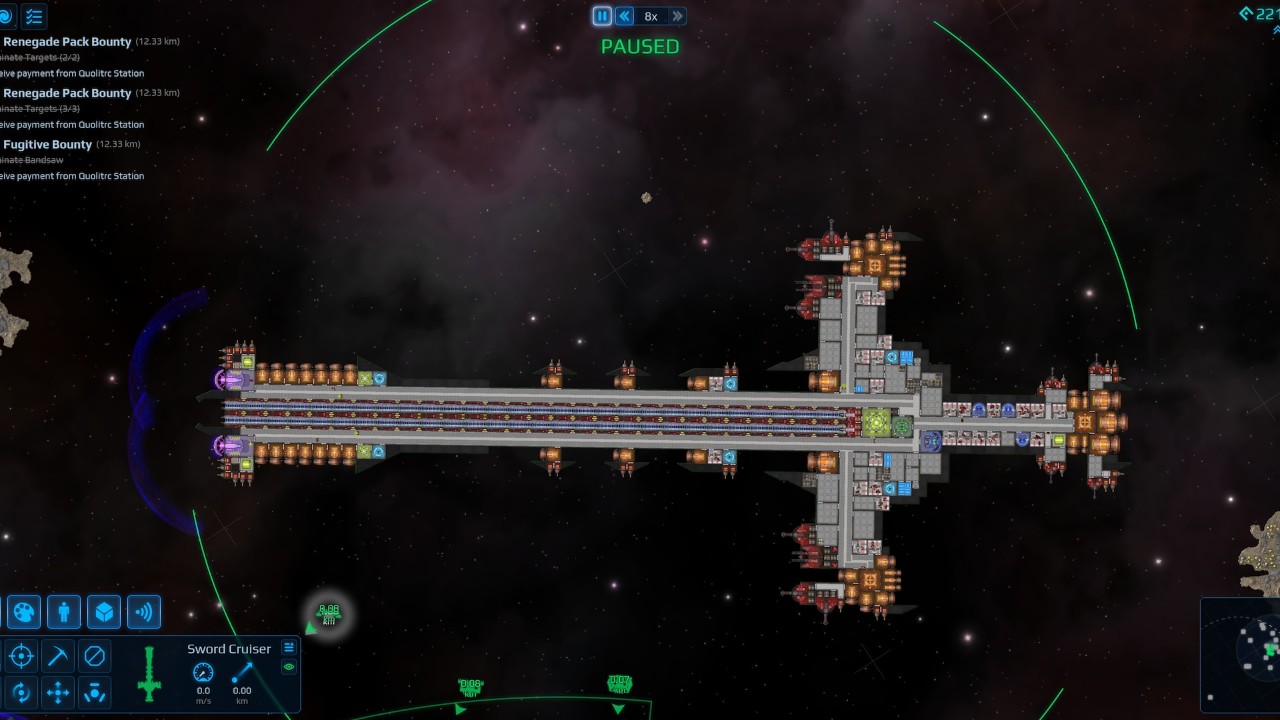Select the Fugitive Bounty mission entry
Image resolution: width=1280 pixels, height=720 pixels.
[x=45, y=144]
